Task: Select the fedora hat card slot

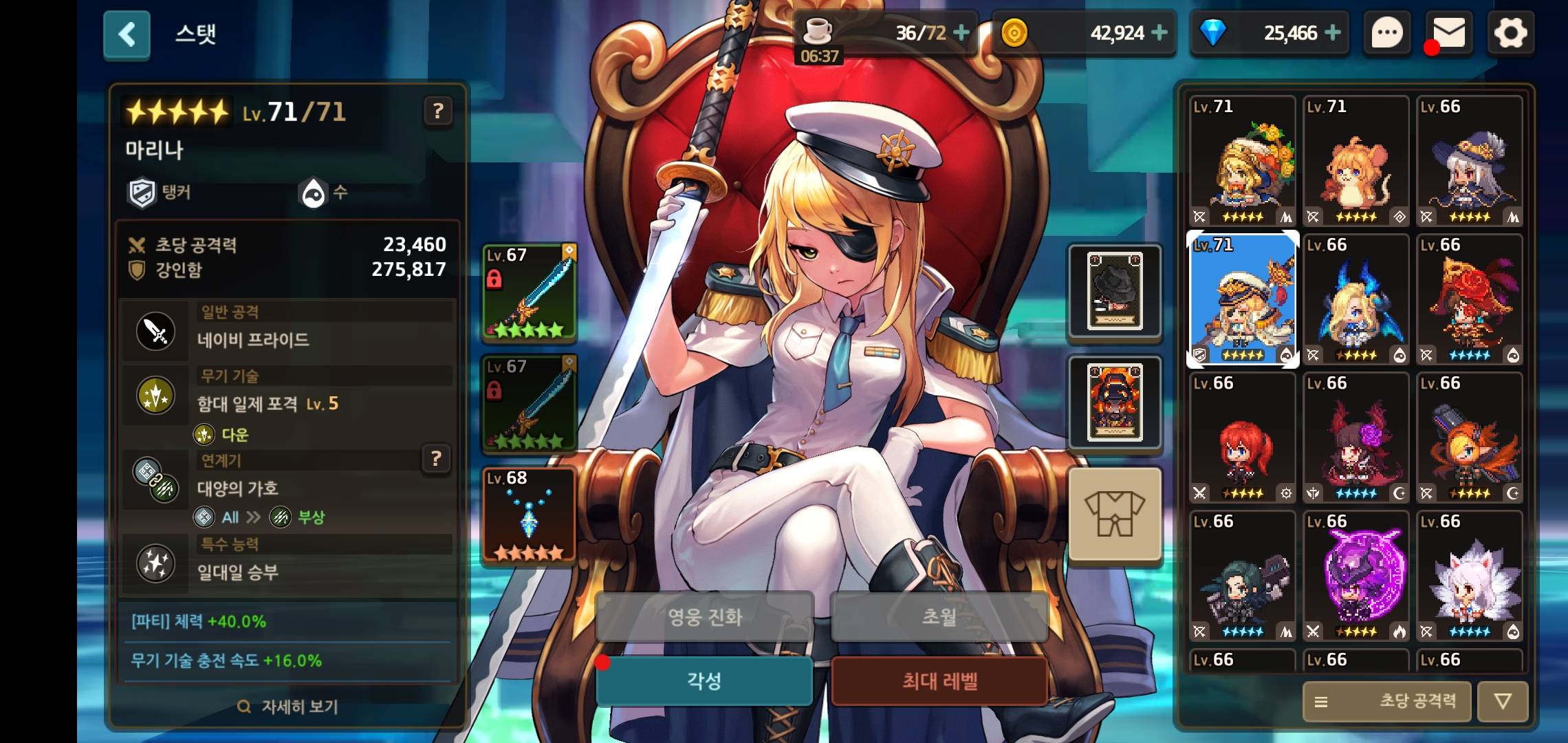Action: [1114, 292]
